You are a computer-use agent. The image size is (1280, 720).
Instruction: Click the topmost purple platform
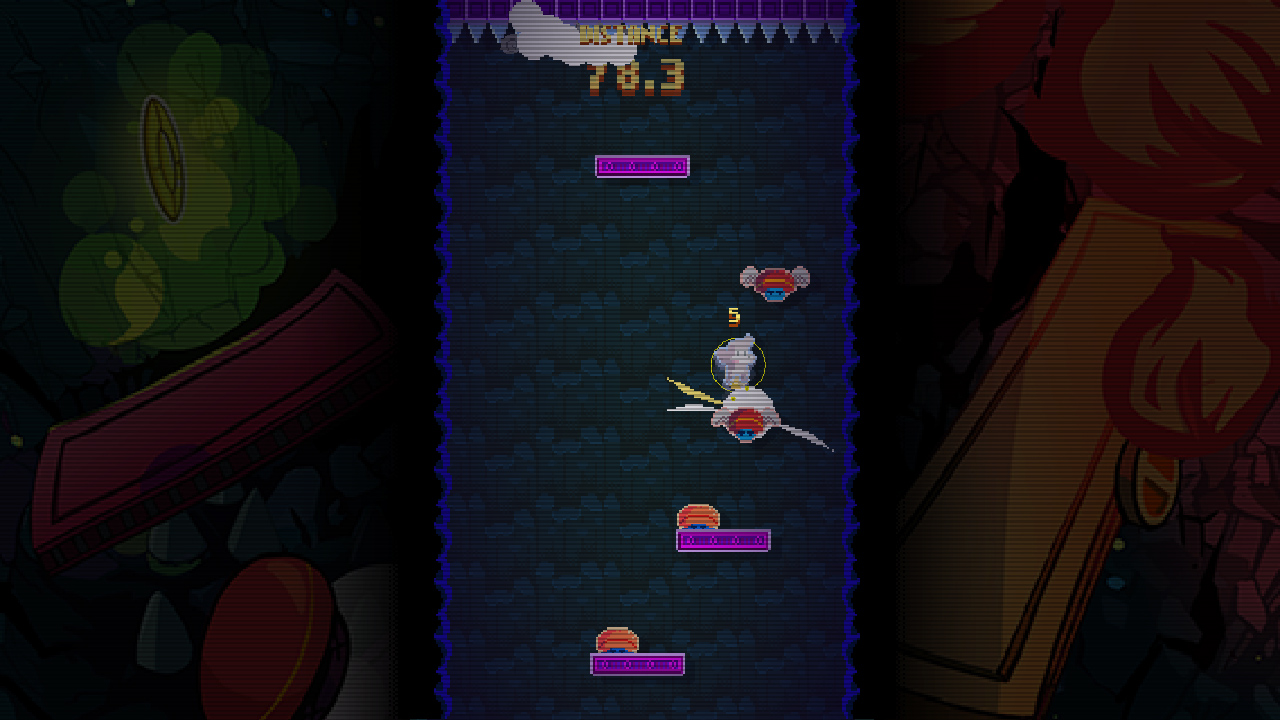[642, 165]
